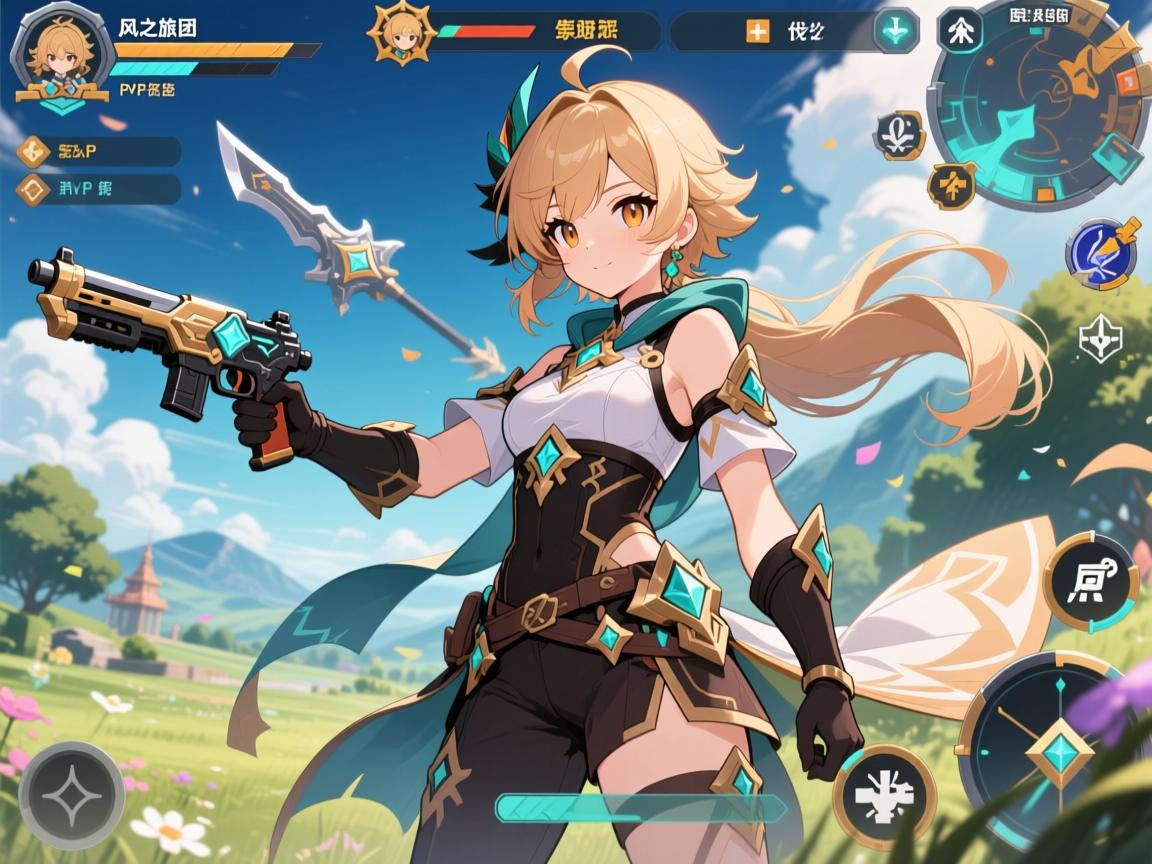
Task: Open the white tree-arrow hexagon icon
Action: coord(959,30)
